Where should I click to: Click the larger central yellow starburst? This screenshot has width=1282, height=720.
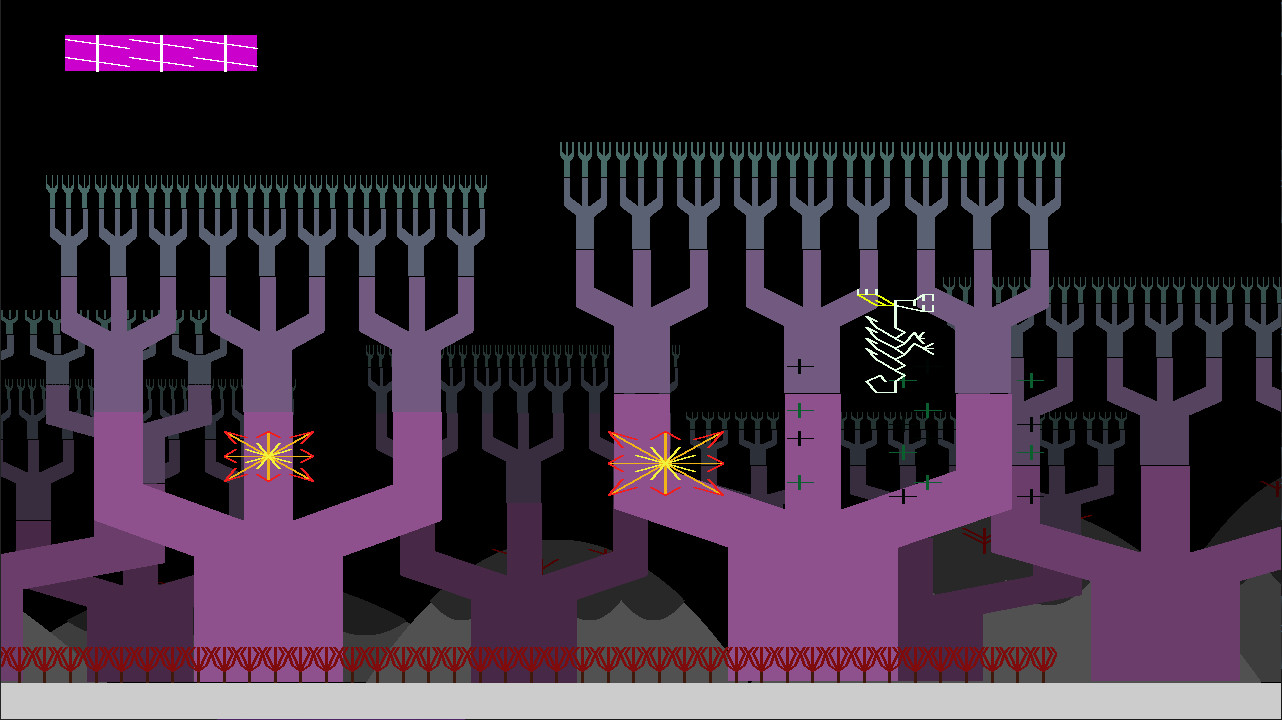[x=663, y=462]
